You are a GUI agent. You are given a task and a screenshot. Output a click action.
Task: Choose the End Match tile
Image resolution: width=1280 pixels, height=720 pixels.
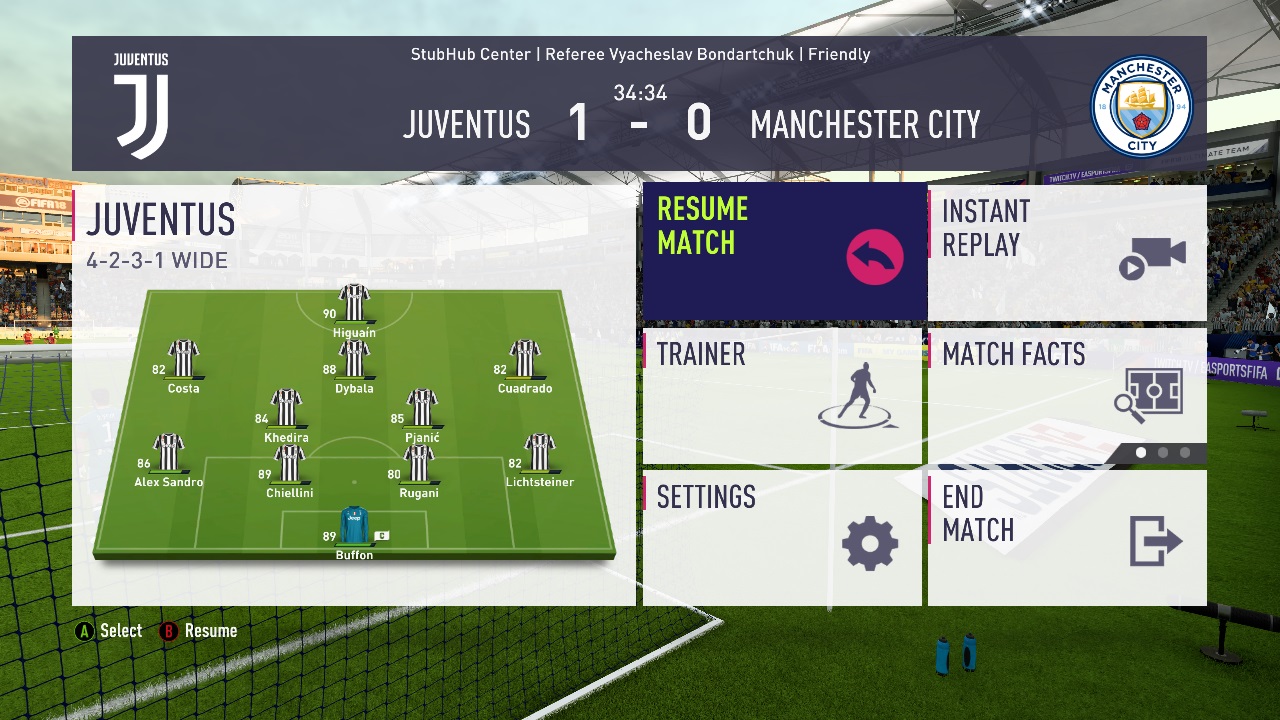[x=1066, y=538]
